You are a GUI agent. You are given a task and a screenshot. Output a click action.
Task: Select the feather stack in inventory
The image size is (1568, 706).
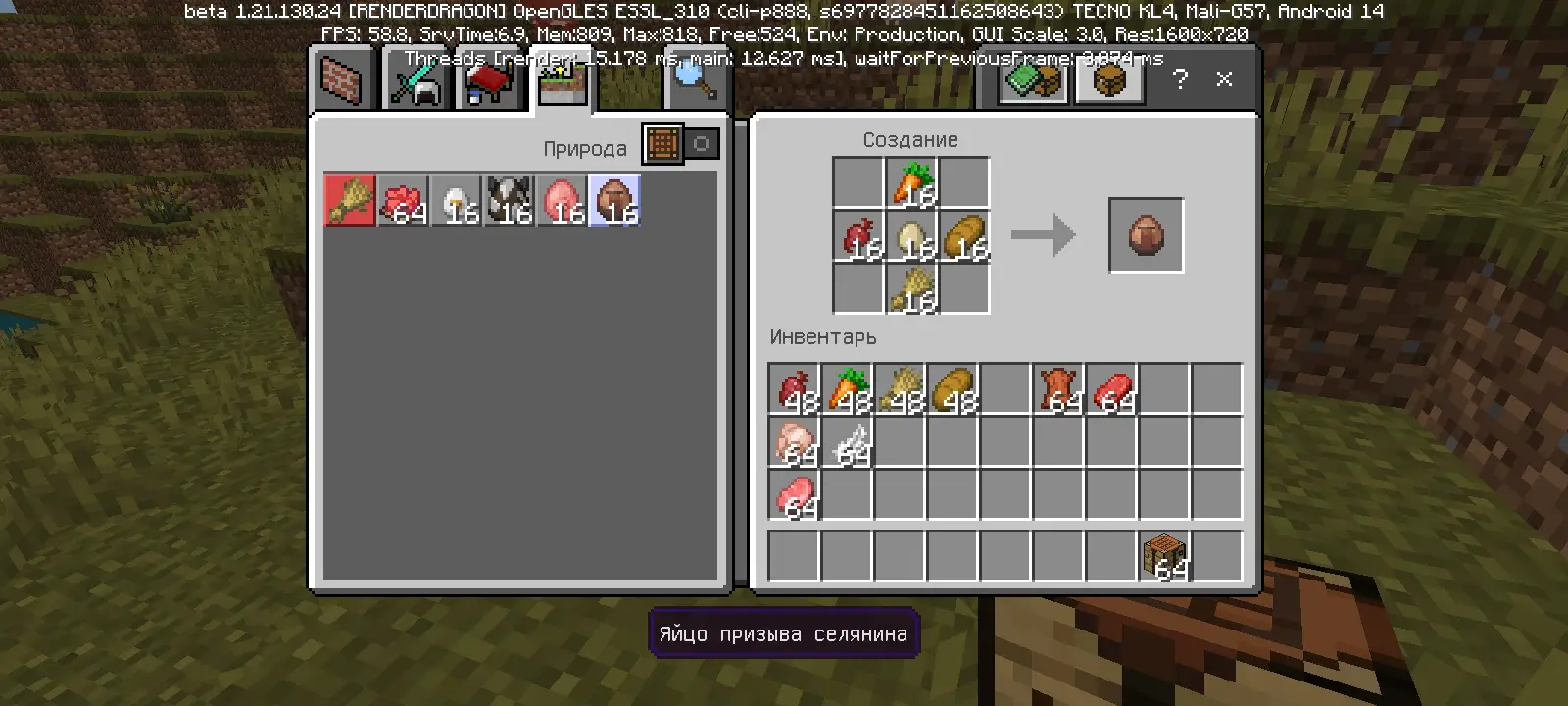pos(847,442)
